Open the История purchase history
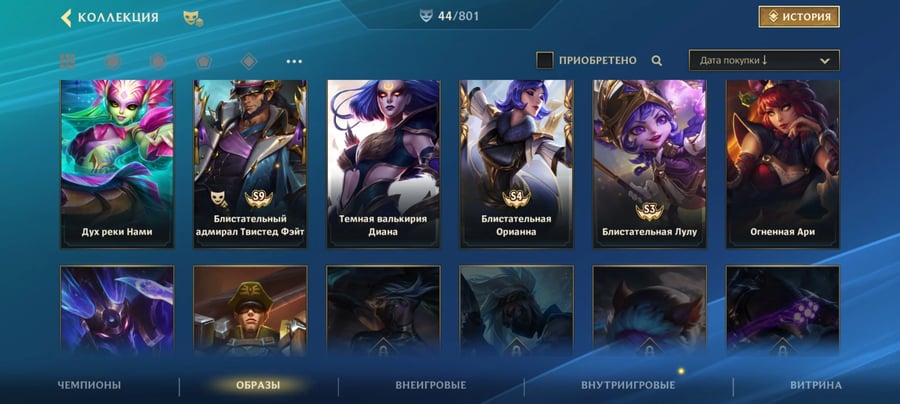 coord(798,17)
